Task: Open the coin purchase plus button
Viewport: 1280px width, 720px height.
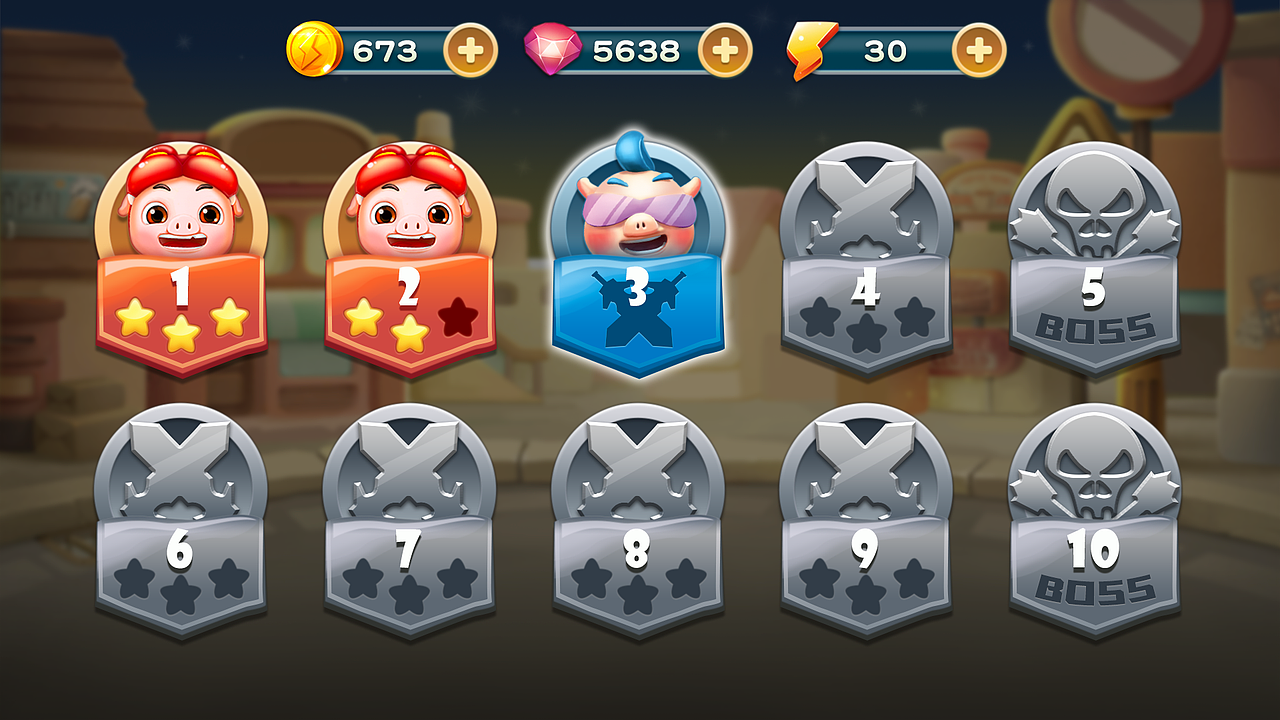Action: tap(470, 47)
